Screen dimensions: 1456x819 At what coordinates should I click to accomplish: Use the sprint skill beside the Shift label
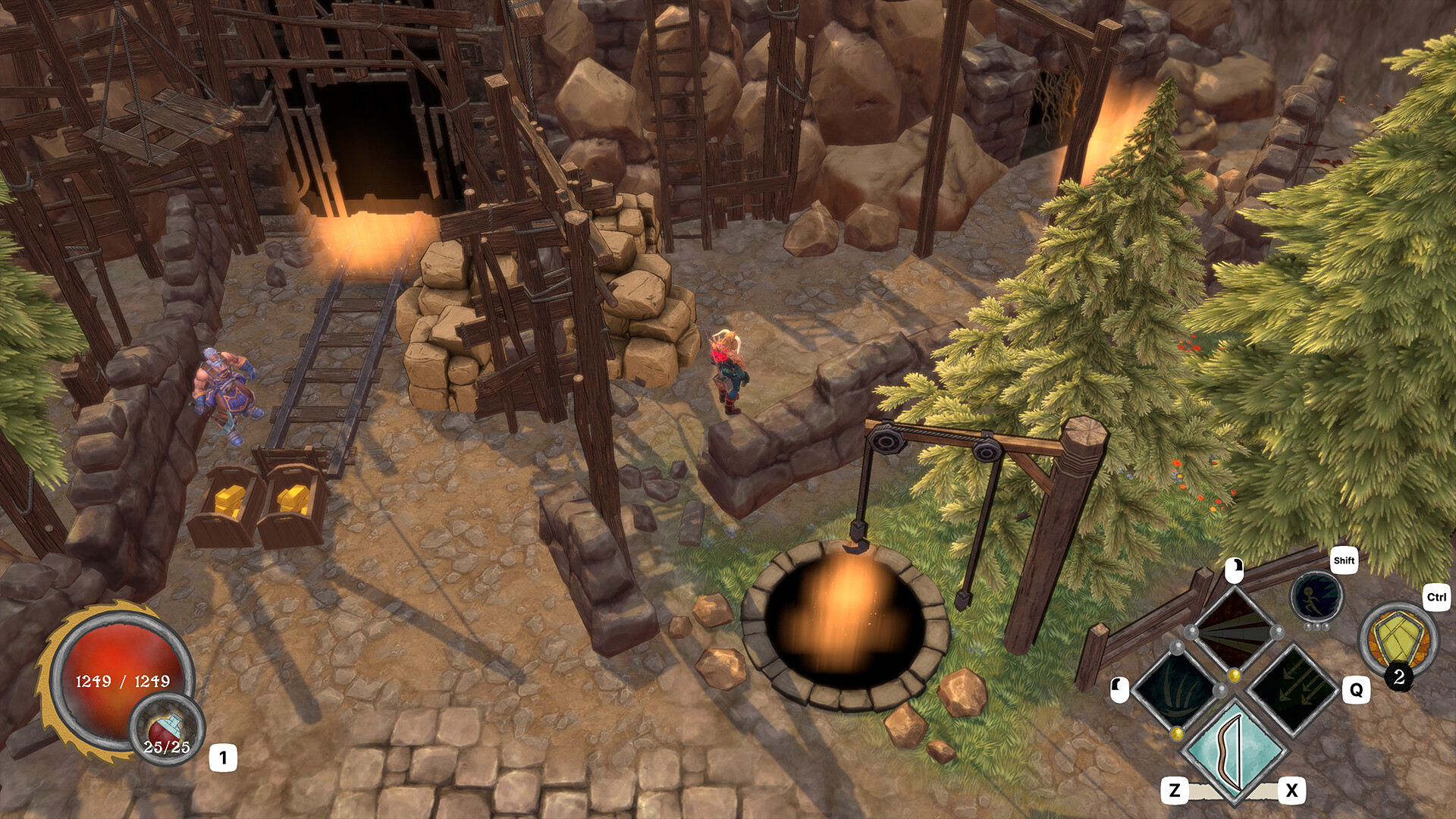tap(1315, 598)
